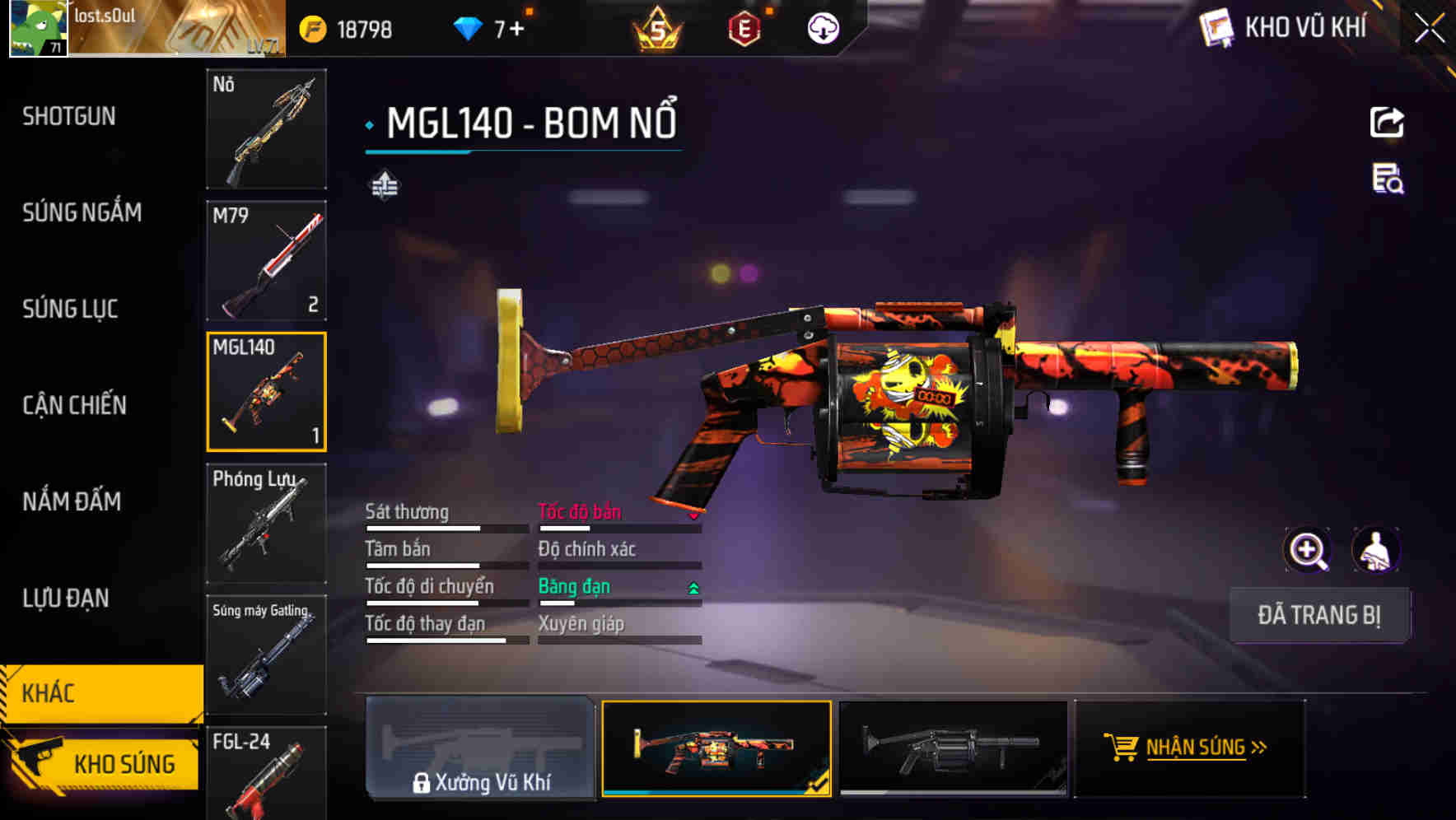
Task: Open the cloud download icon
Action: 822,27
